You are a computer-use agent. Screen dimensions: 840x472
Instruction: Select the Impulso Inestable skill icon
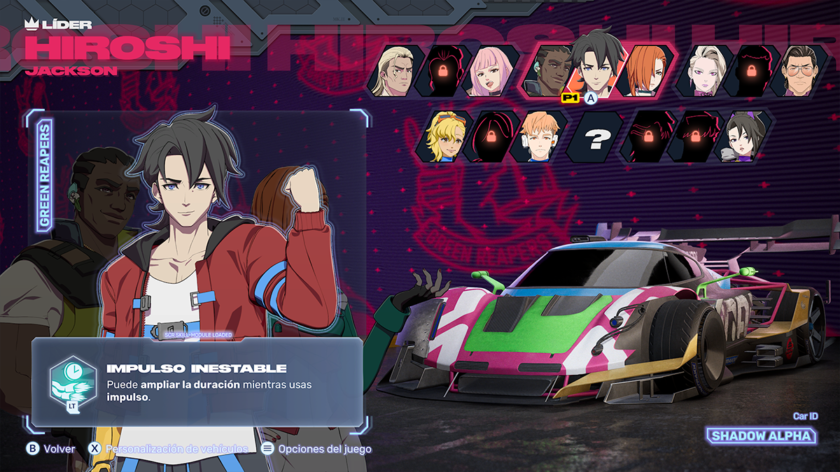[x=72, y=381]
